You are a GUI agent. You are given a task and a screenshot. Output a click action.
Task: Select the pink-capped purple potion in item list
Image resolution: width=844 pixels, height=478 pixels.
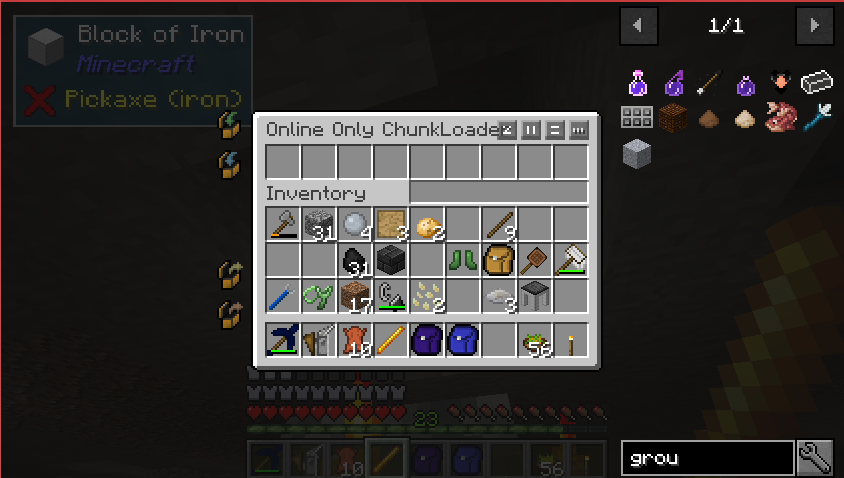[x=637, y=82]
